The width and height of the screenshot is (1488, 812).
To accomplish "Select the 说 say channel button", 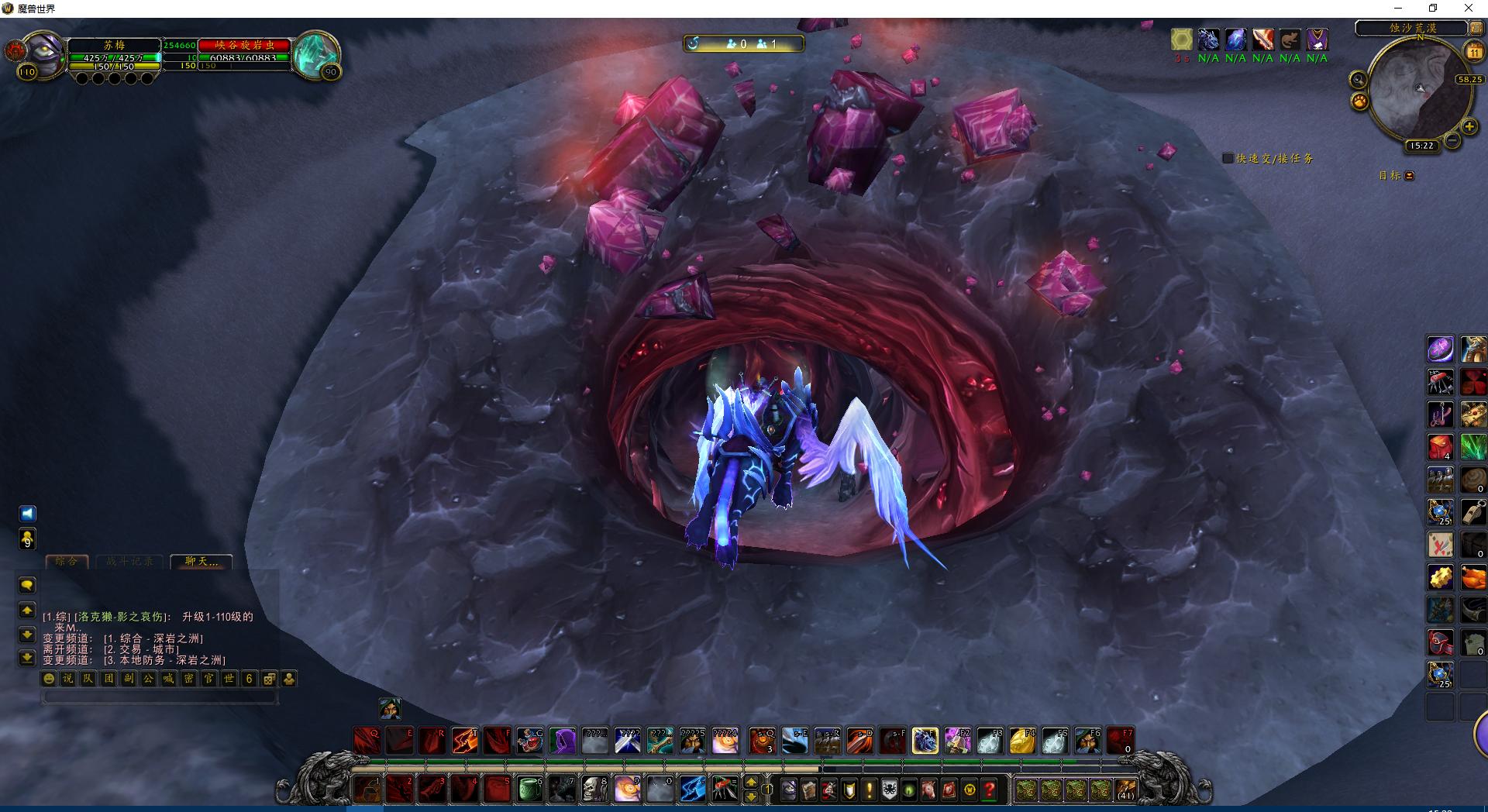I will click(x=68, y=679).
